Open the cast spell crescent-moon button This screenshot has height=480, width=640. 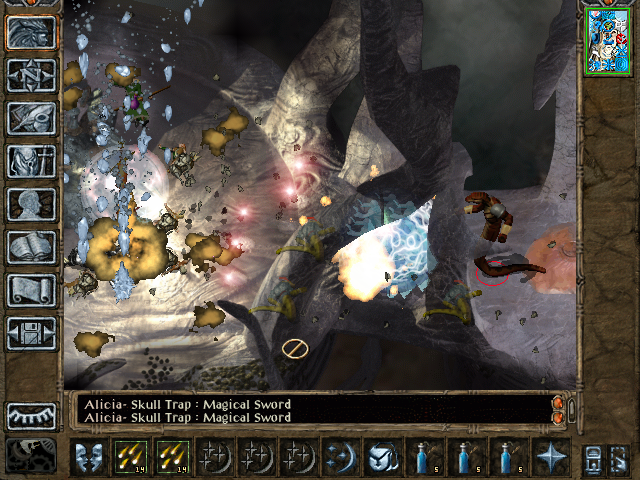(339, 457)
